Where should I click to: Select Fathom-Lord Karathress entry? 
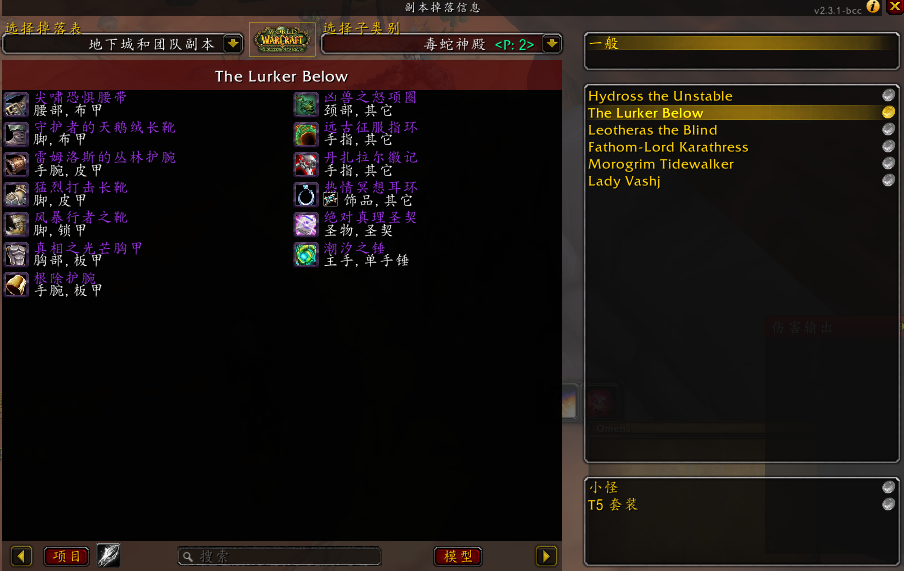pyautogui.click(x=668, y=147)
